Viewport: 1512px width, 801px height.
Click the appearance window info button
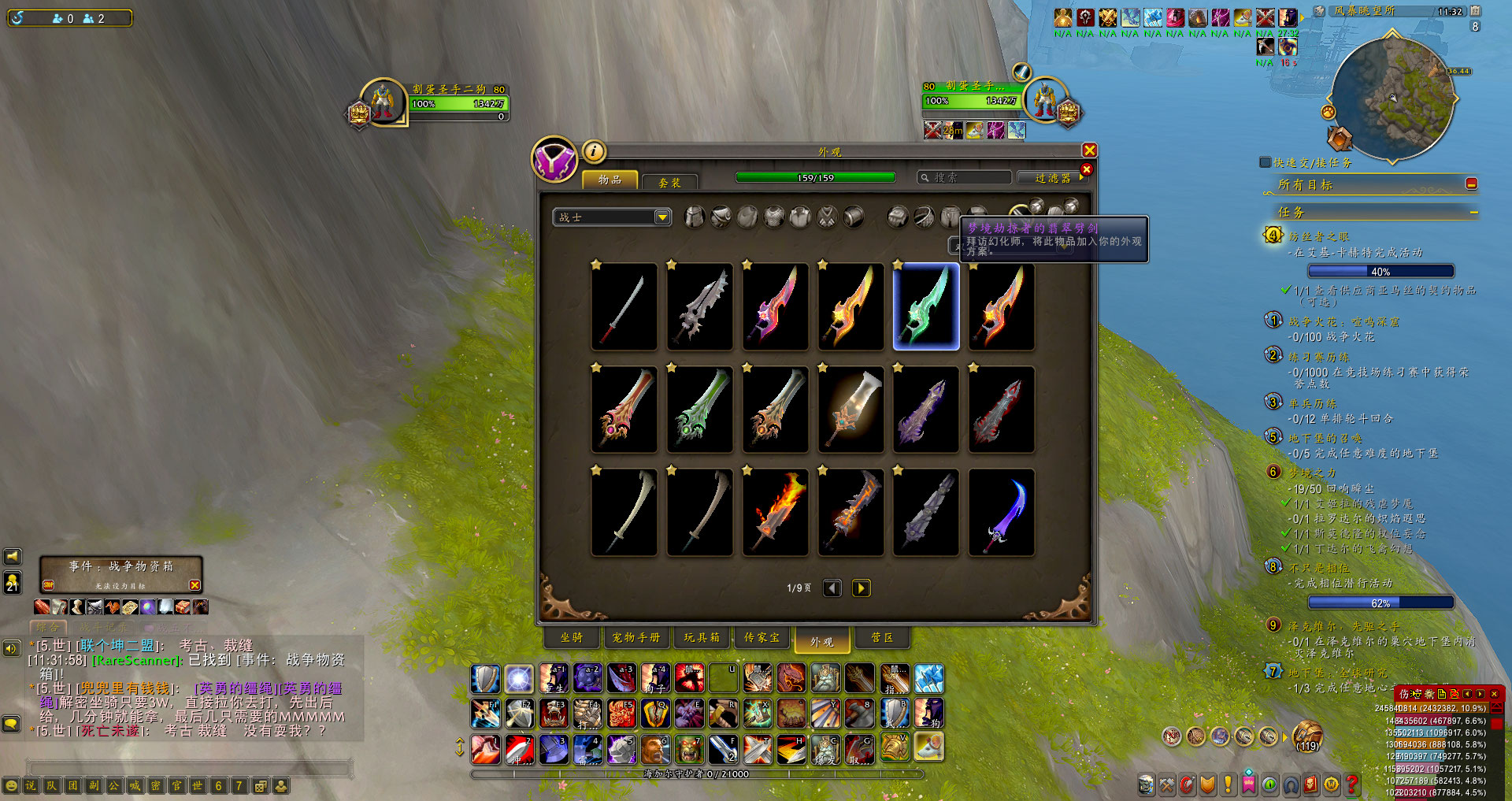pyautogui.click(x=594, y=150)
